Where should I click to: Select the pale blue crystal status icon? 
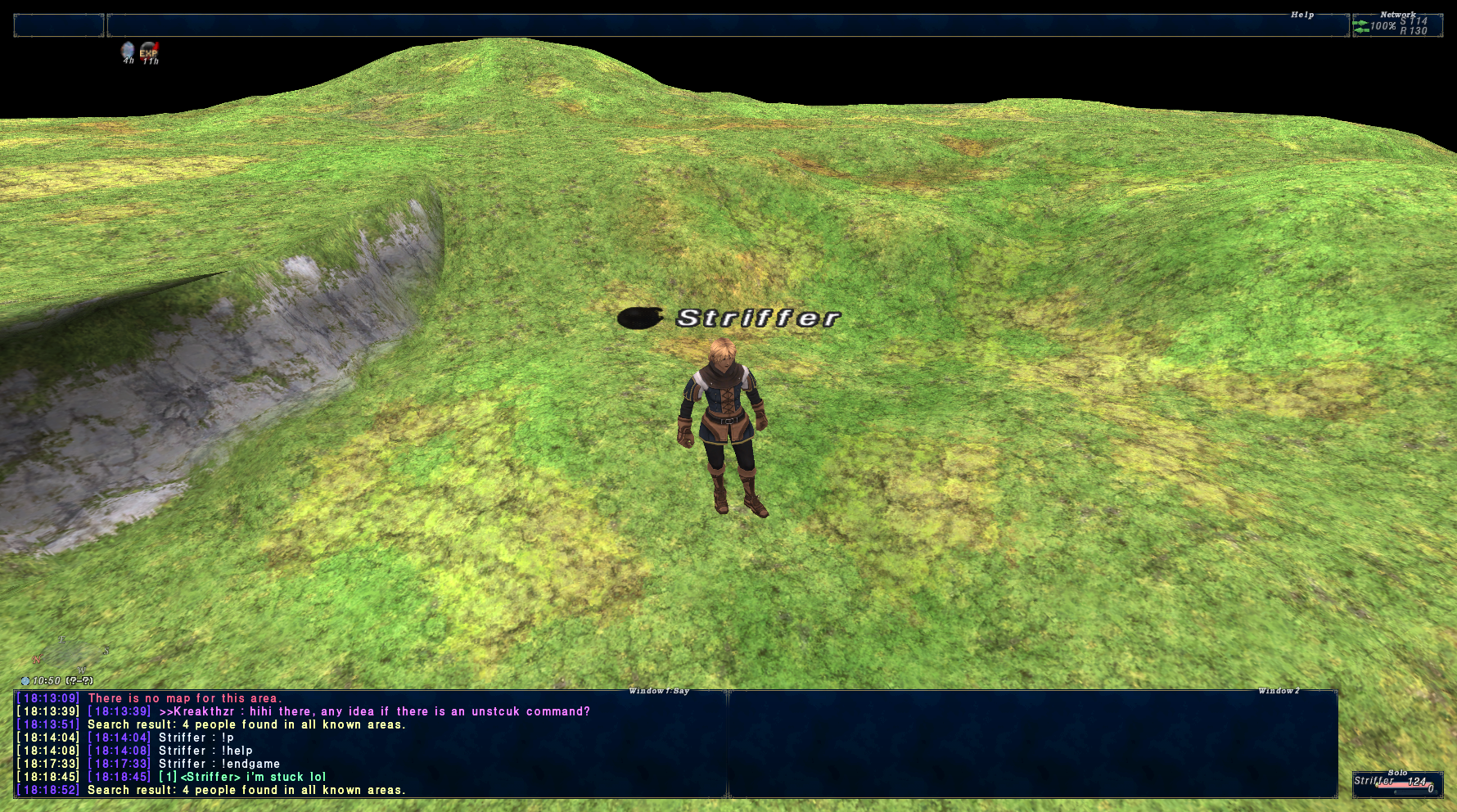tap(128, 52)
